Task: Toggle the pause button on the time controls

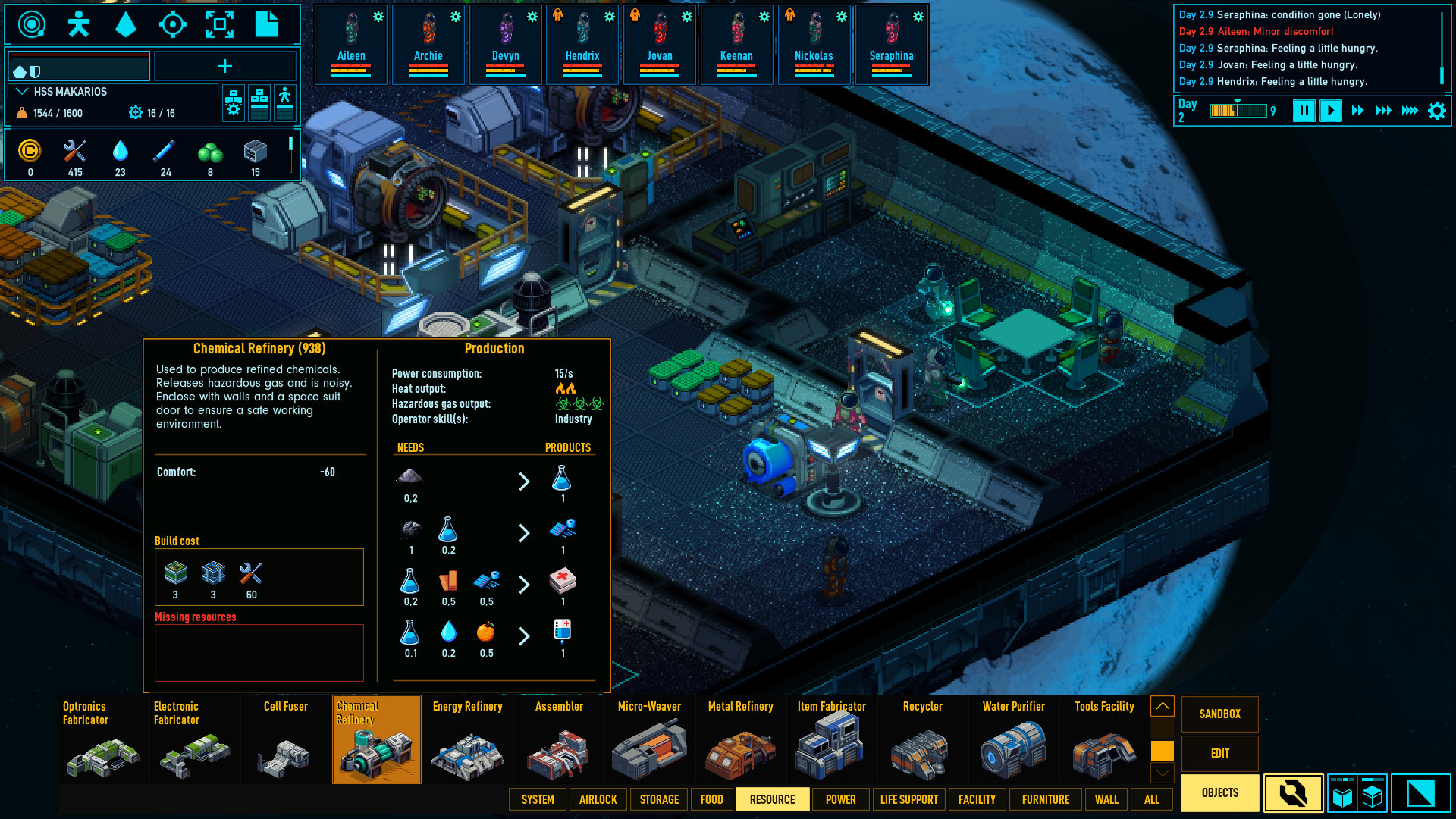Action: 1304,111
